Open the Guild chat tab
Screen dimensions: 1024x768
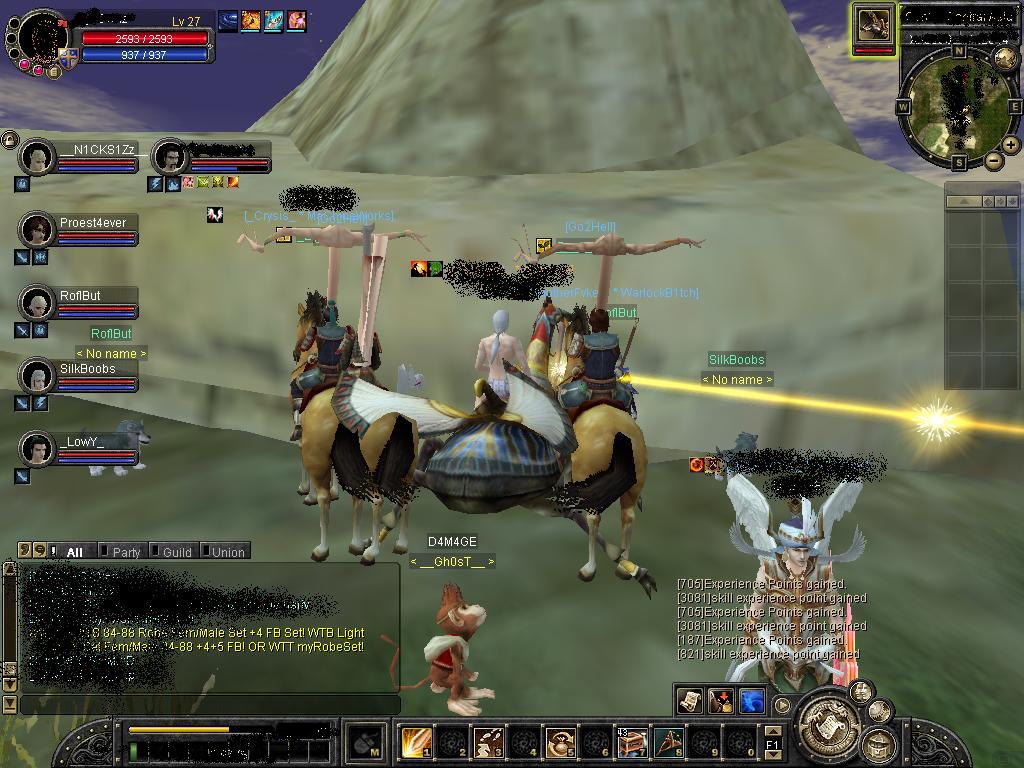[176, 551]
